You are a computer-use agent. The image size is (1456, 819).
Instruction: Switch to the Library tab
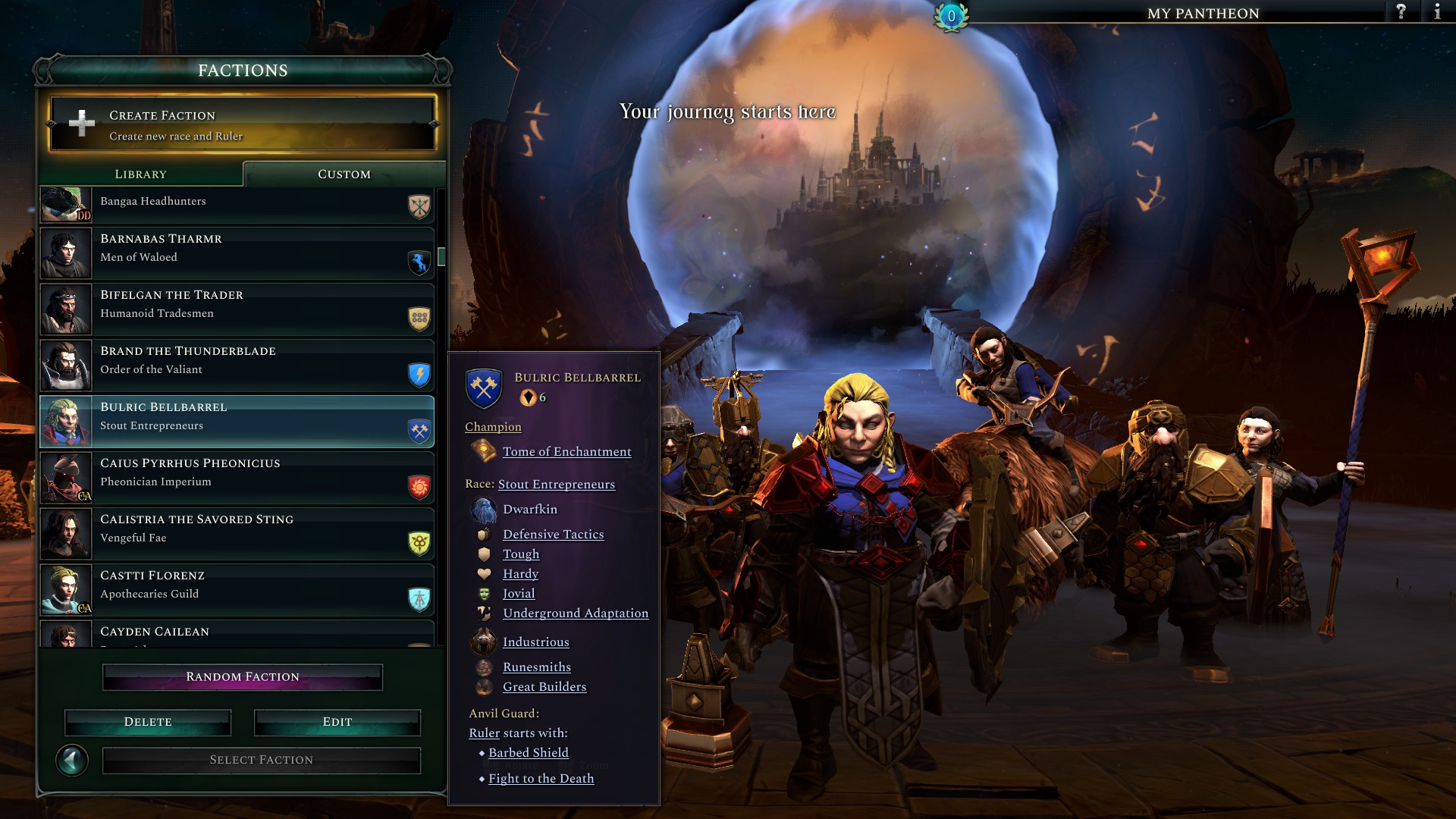pyautogui.click(x=141, y=174)
